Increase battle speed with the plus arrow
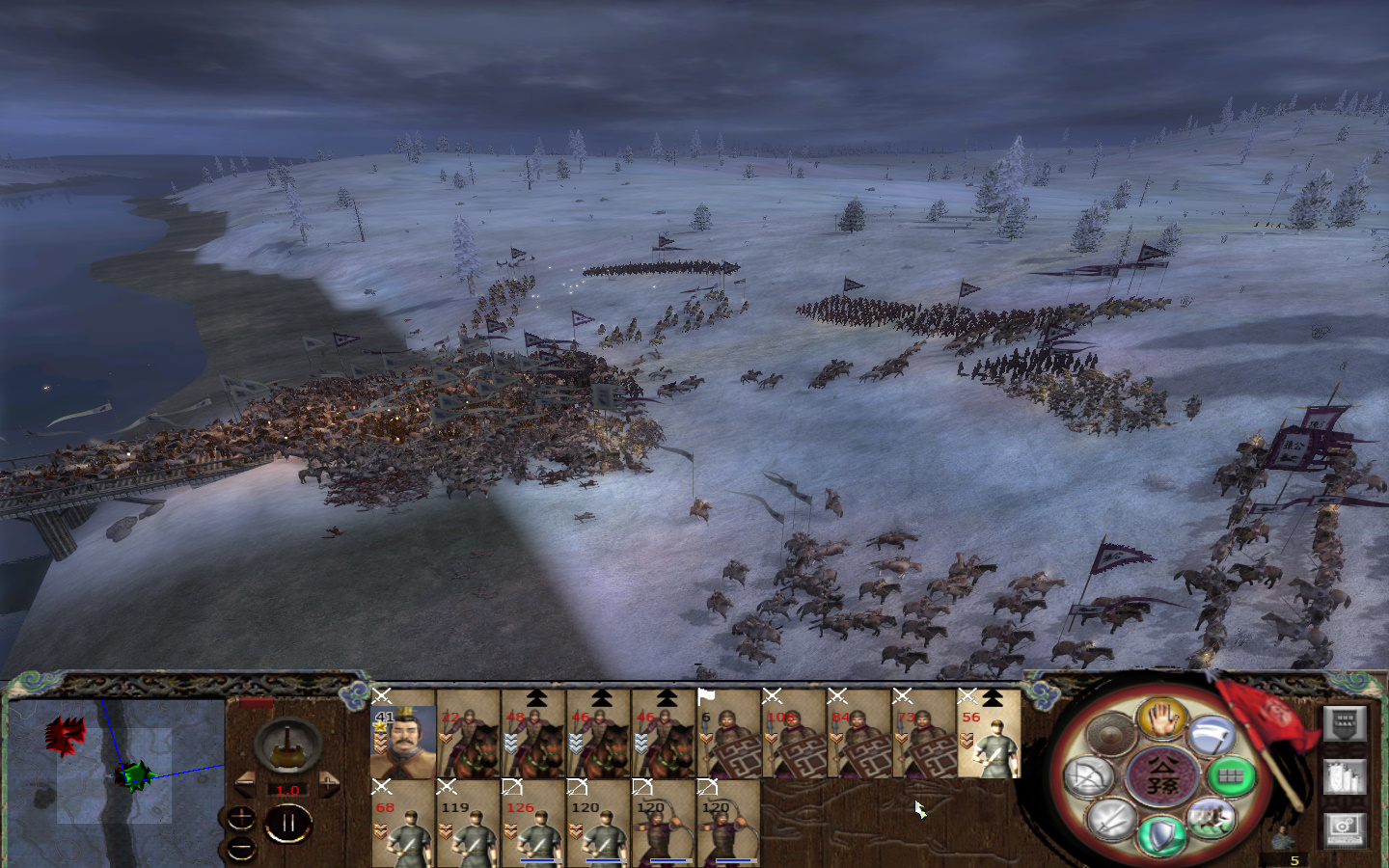Screen dimensions: 1389x868 pos(330,783)
